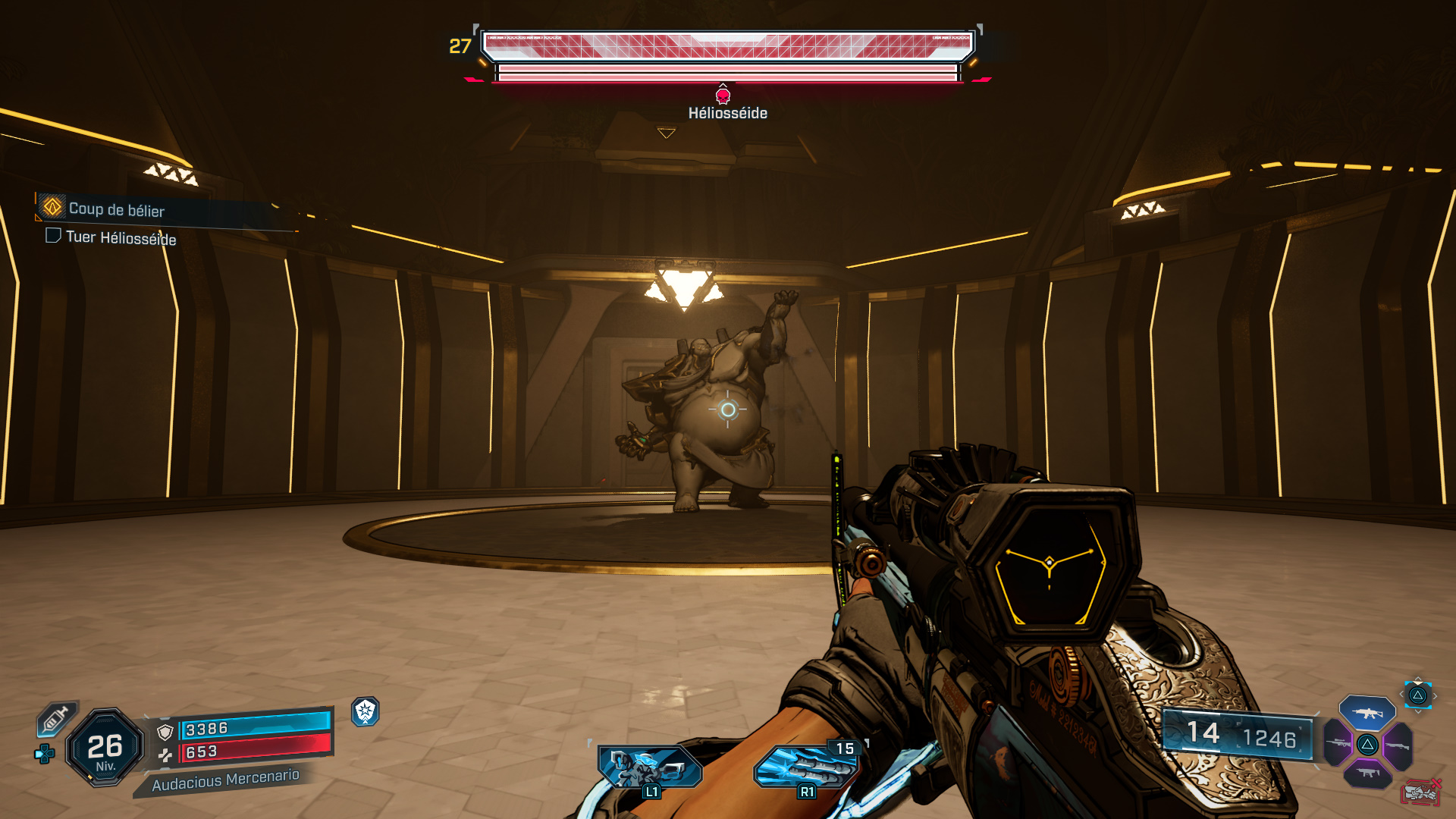Click the red crossed-out vehicle icon

pos(1420,792)
